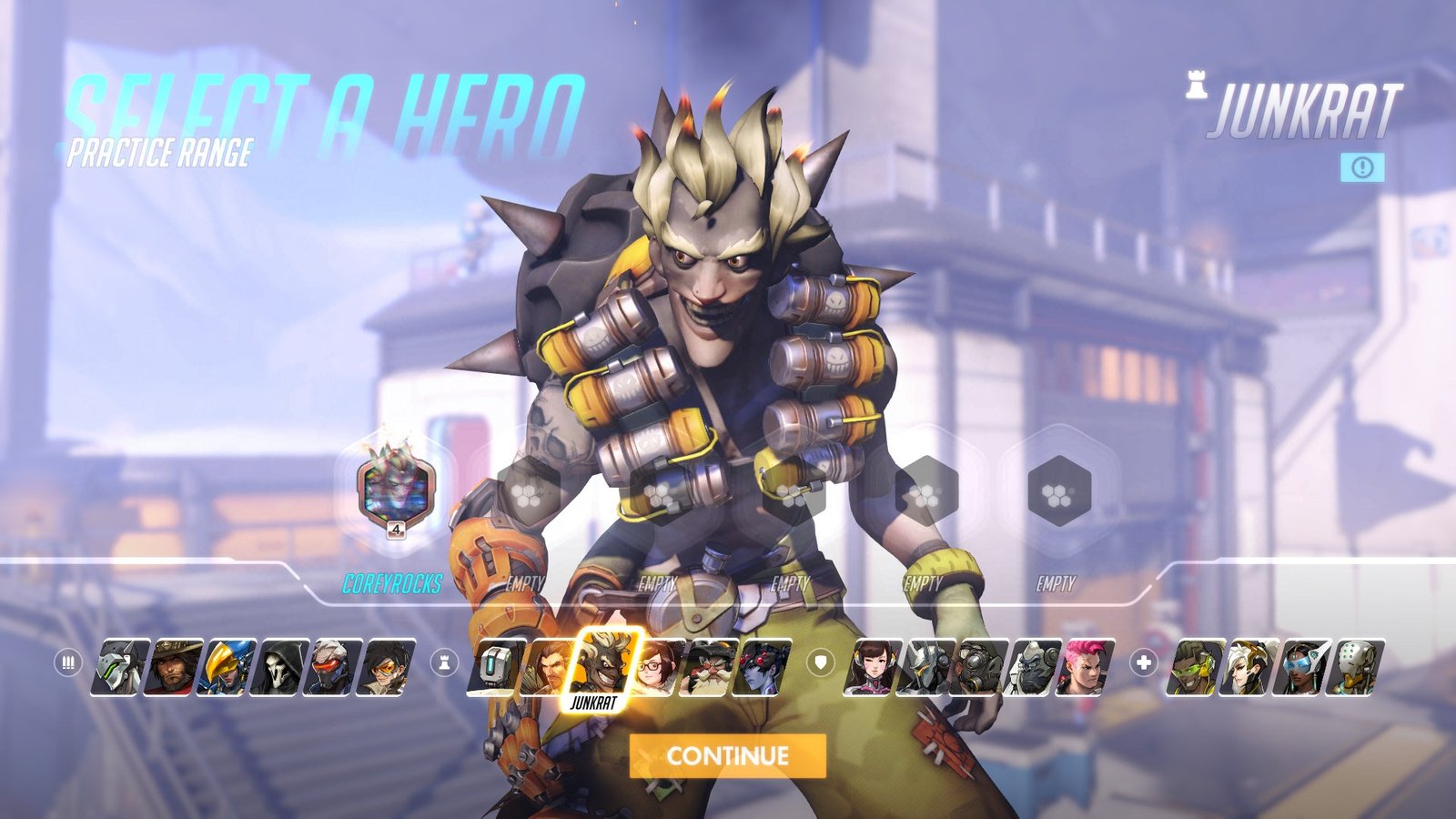
Task: Click the highlighted Junkrat portrait
Action: [x=605, y=662]
